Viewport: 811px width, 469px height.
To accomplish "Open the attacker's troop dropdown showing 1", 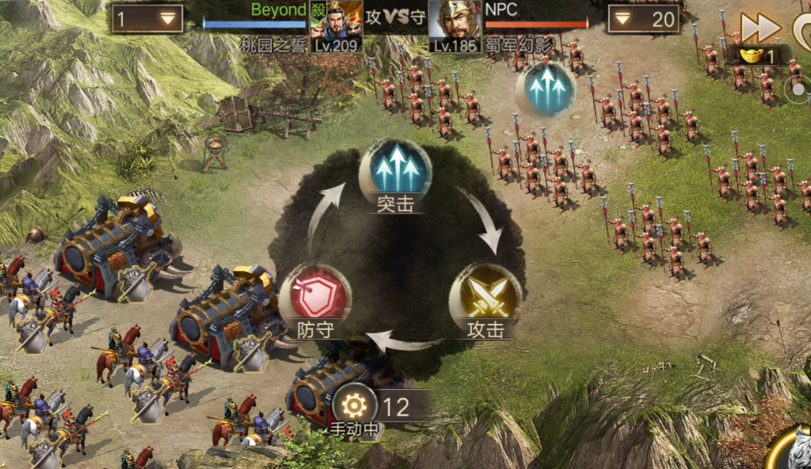I will [x=147, y=18].
